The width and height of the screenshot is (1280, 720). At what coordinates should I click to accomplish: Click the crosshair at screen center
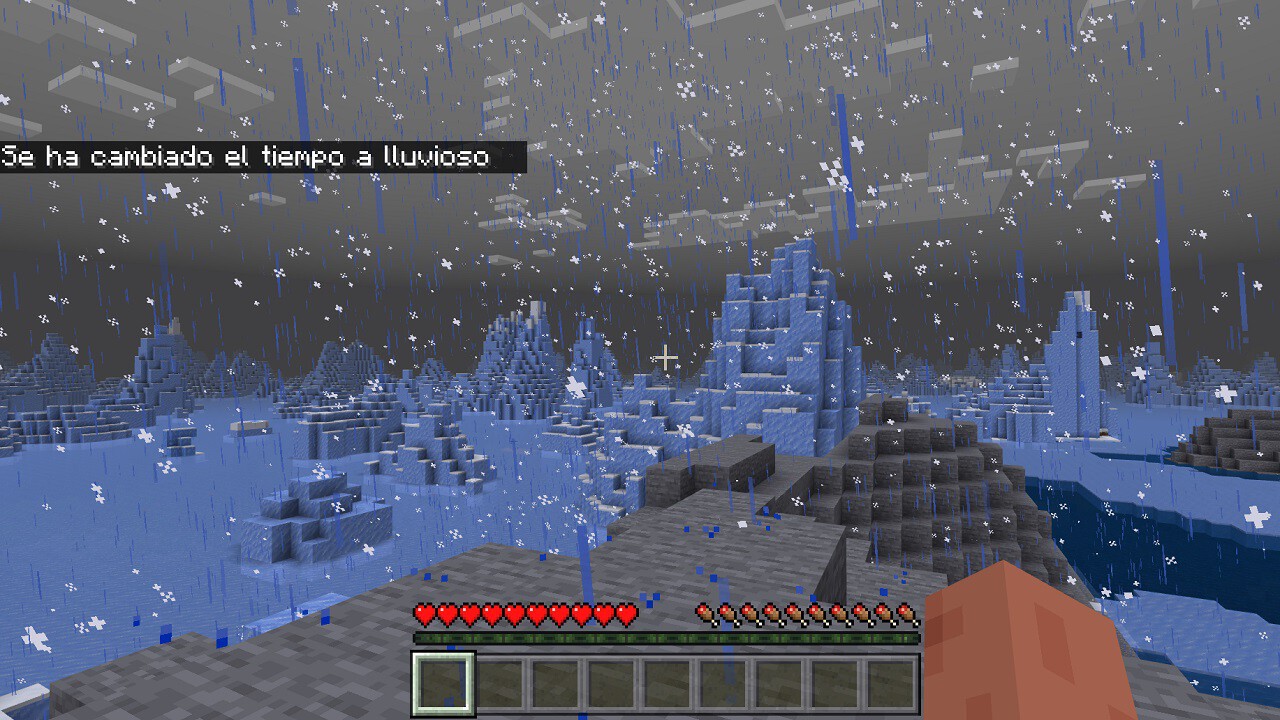664,356
